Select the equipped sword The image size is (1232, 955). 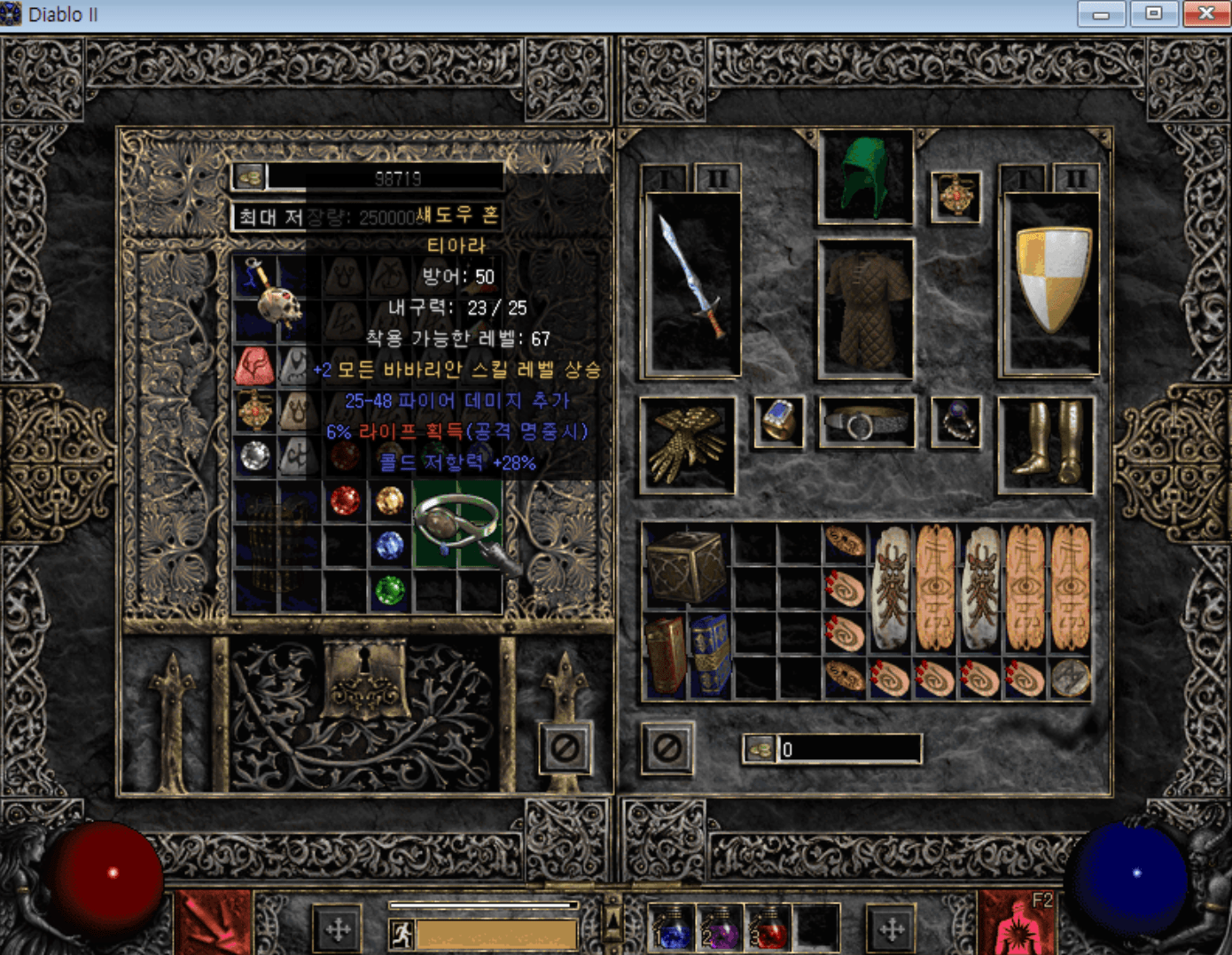(693, 282)
